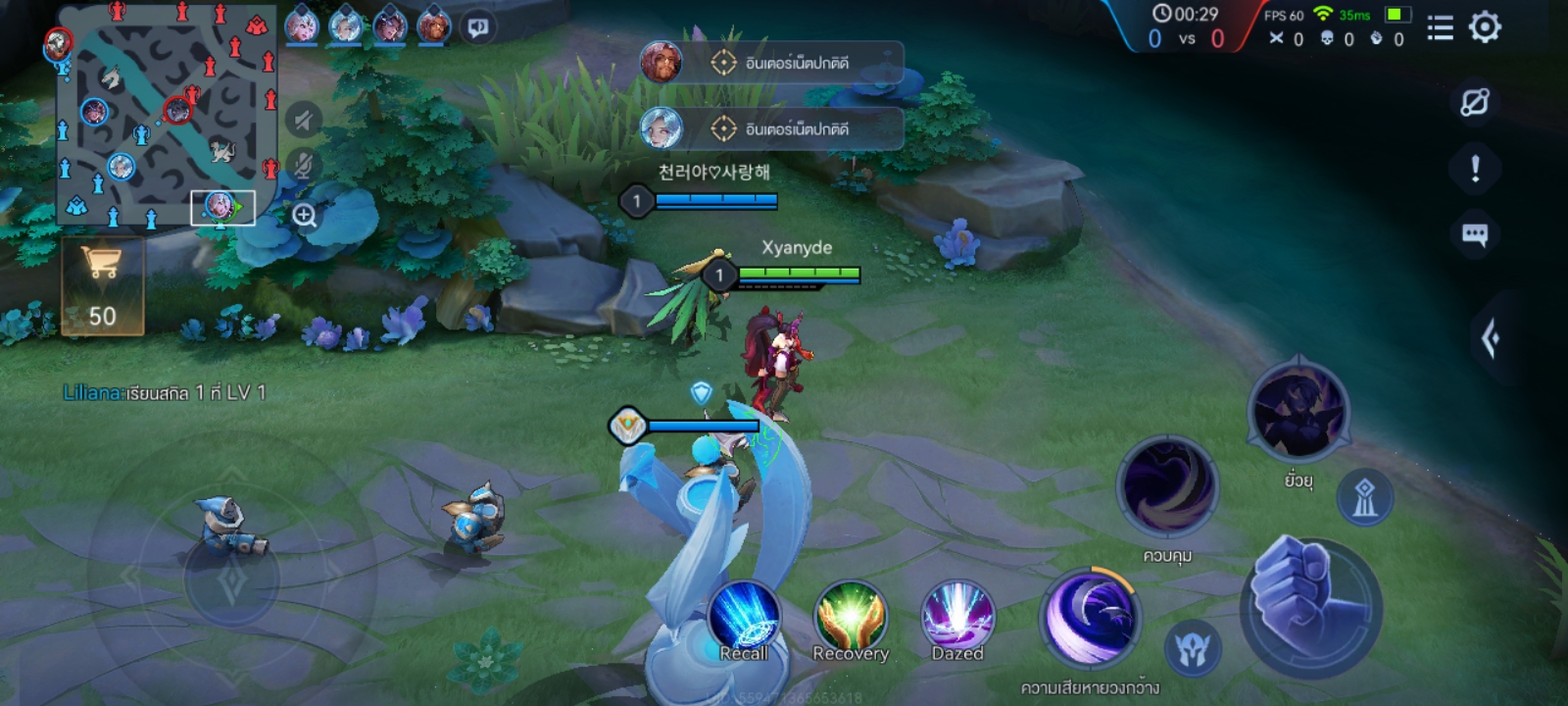The image size is (1568, 706).
Task: Use the Recovery spell
Action: coord(851,620)
